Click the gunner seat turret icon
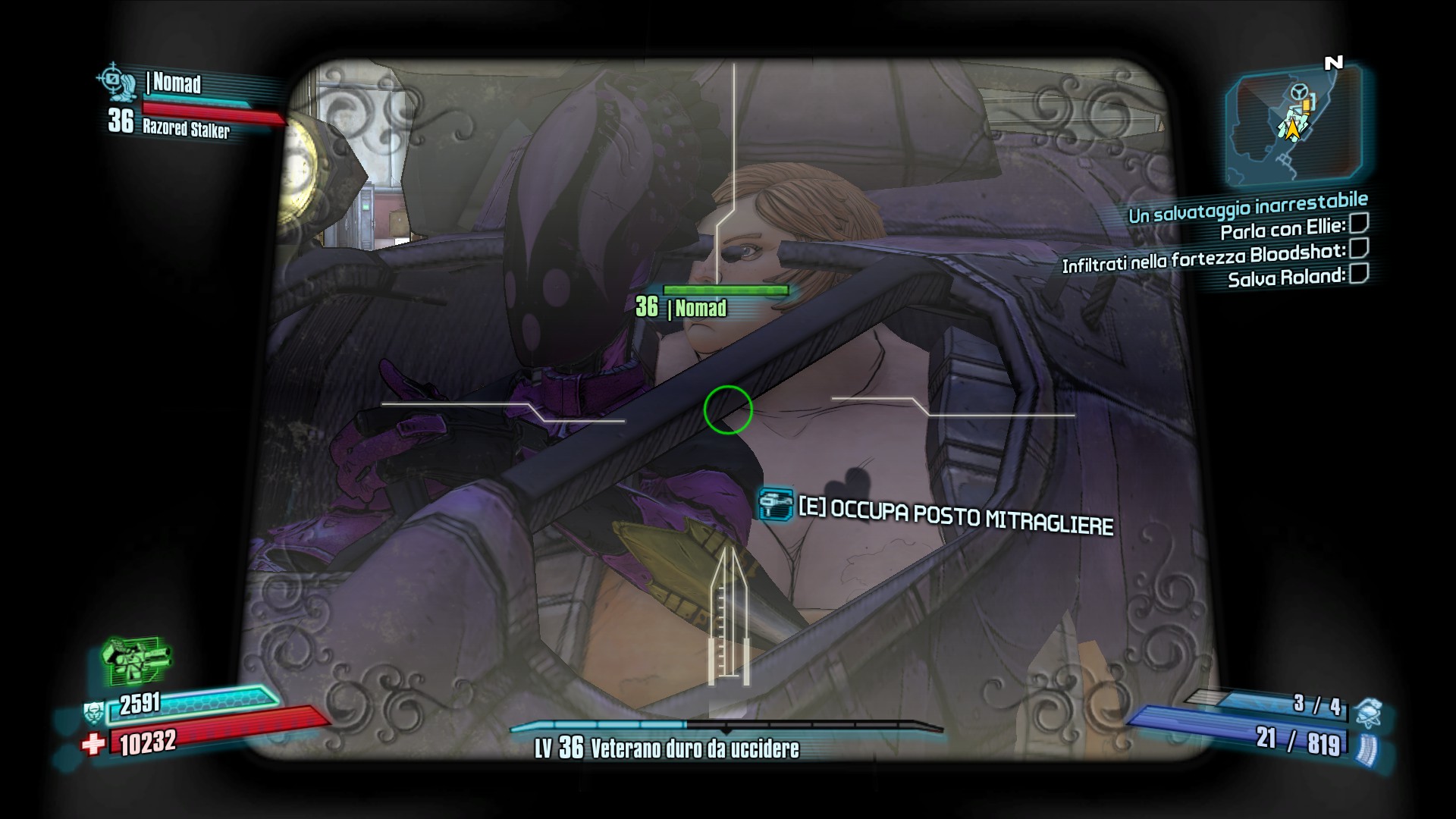Image resolution: width=1456 pixels, height=819 pixels. (x=776, y=504)
